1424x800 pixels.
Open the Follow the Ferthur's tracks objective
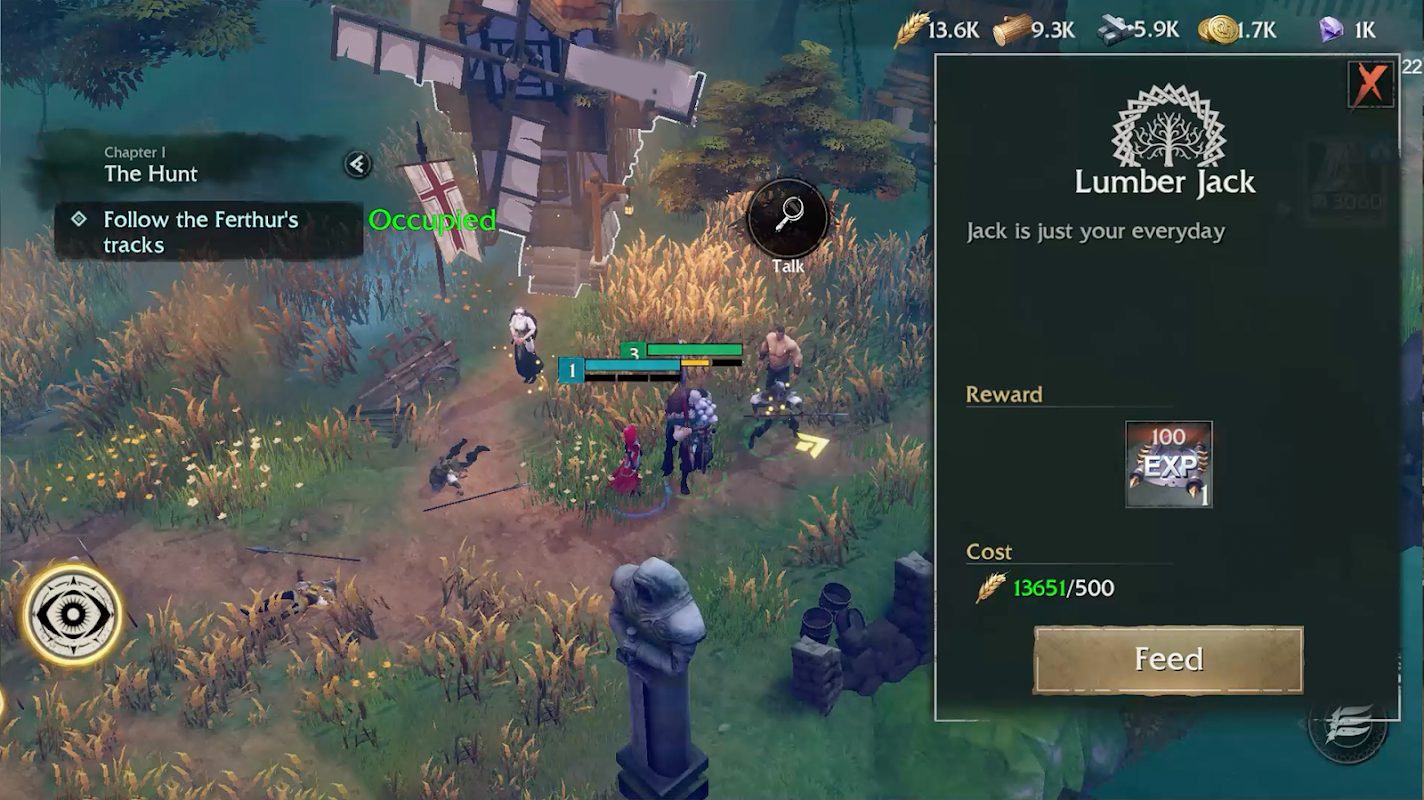(200, 232)
